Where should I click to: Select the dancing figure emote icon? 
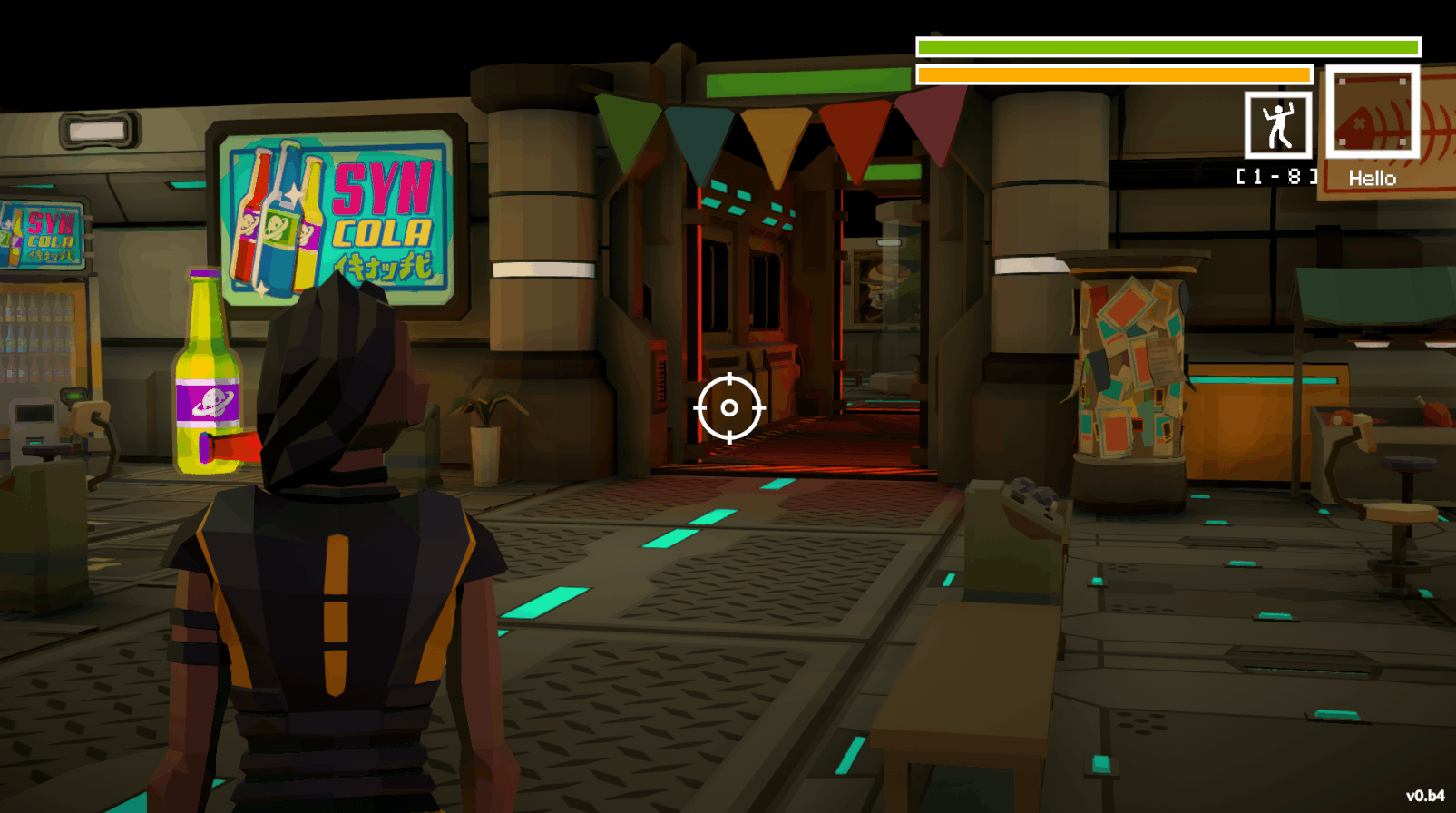click(1277, 125)
